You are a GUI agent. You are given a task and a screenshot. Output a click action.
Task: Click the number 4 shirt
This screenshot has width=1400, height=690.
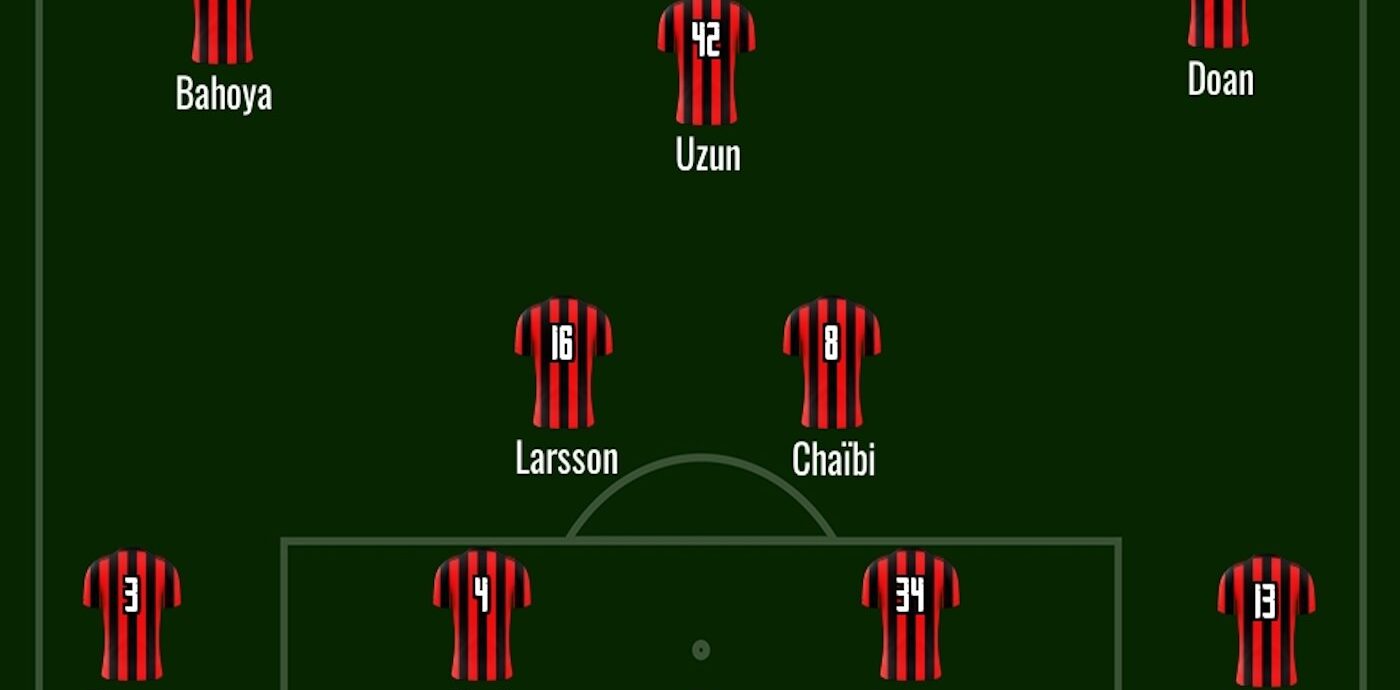(481, 612)
